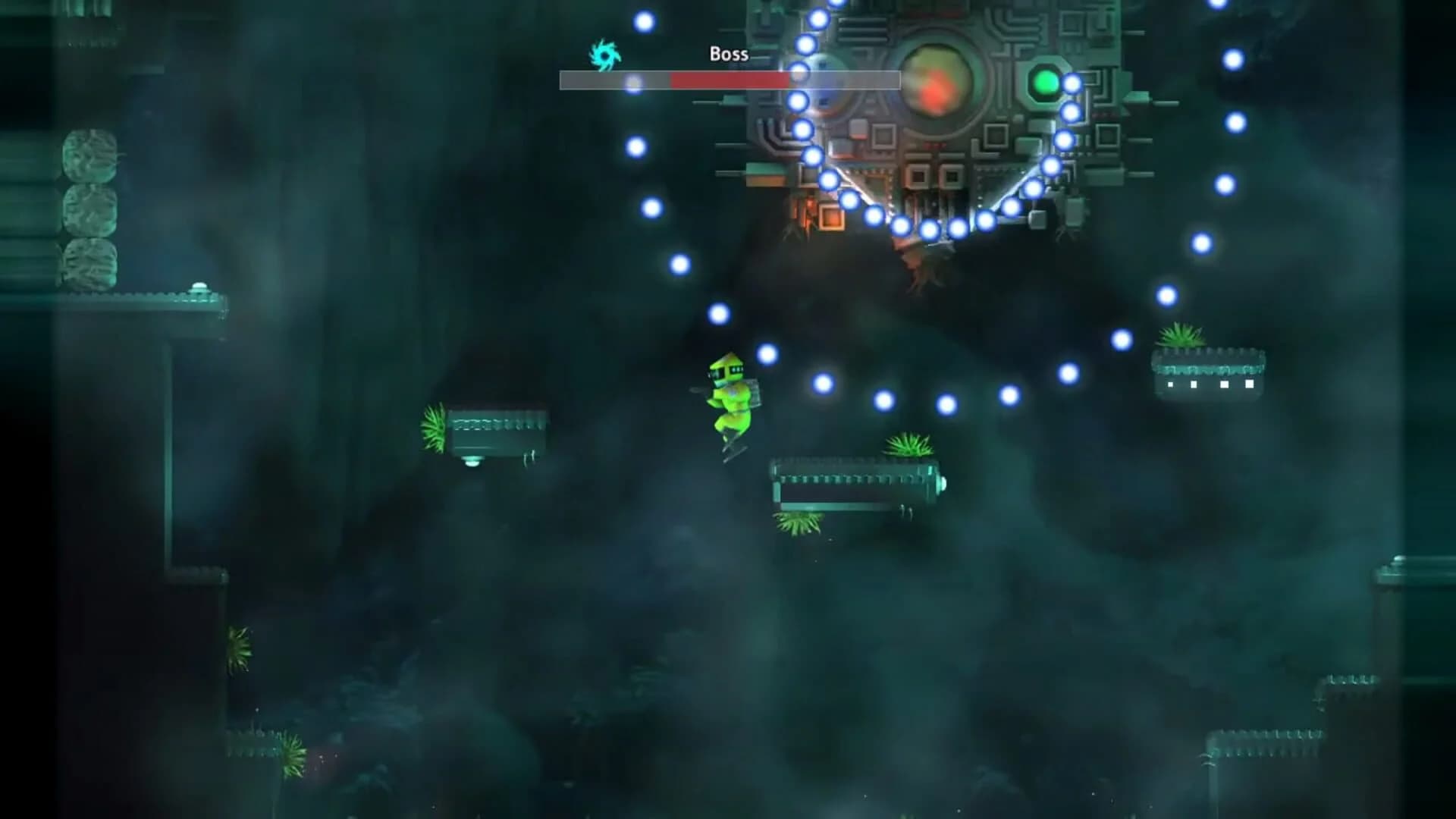Click the player's visor goggles
The image size is (1456, 819).
pos(725,372)
